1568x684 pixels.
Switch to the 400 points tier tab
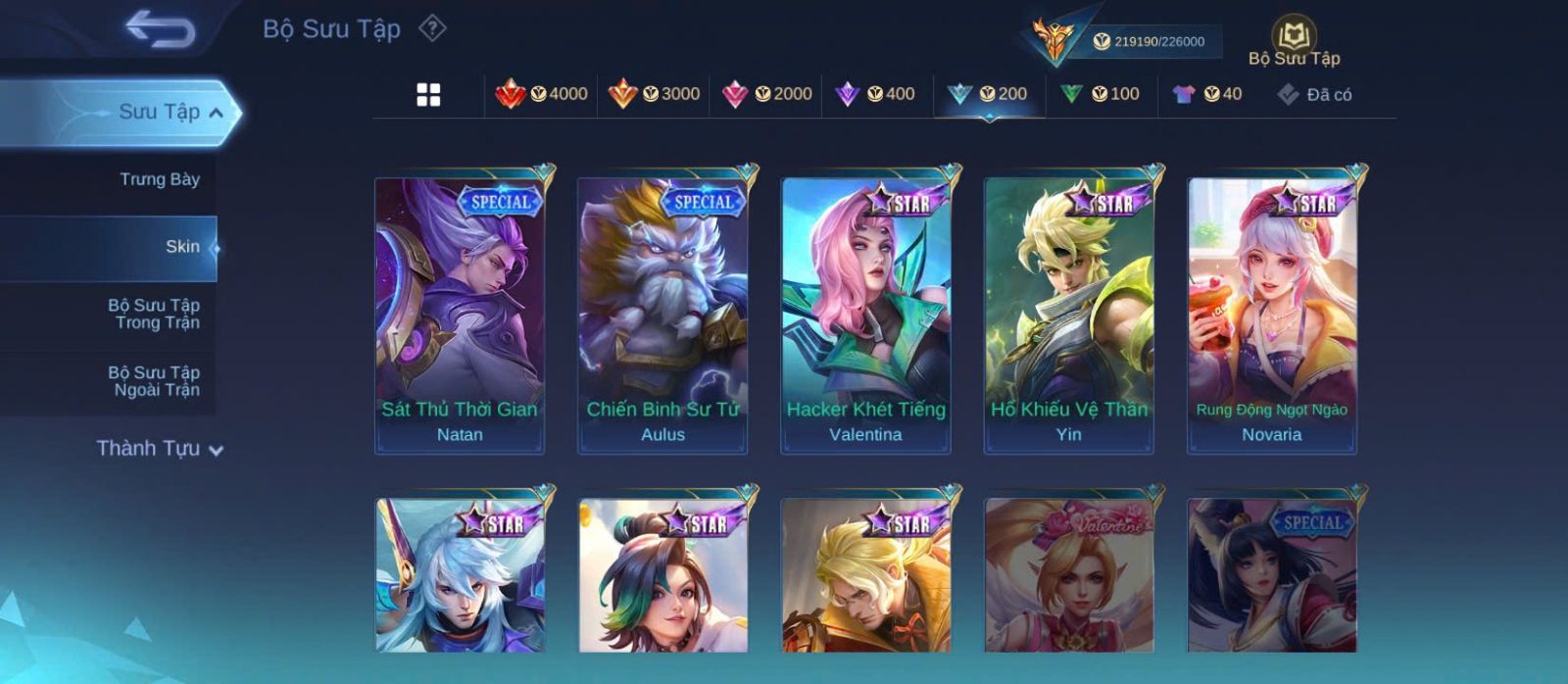[x=875, y=94]
